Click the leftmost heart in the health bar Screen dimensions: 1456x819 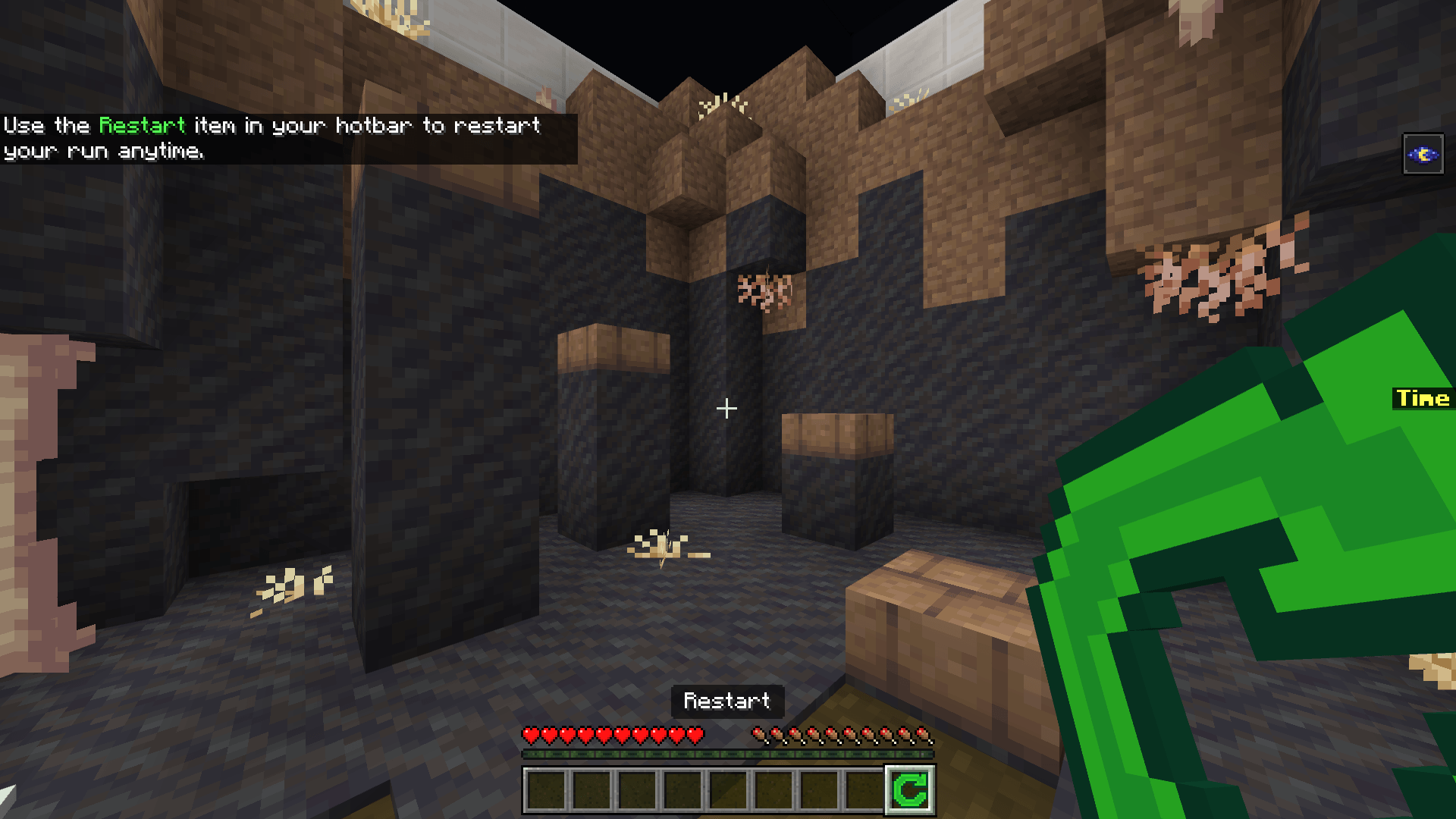[x=529, y=735]
